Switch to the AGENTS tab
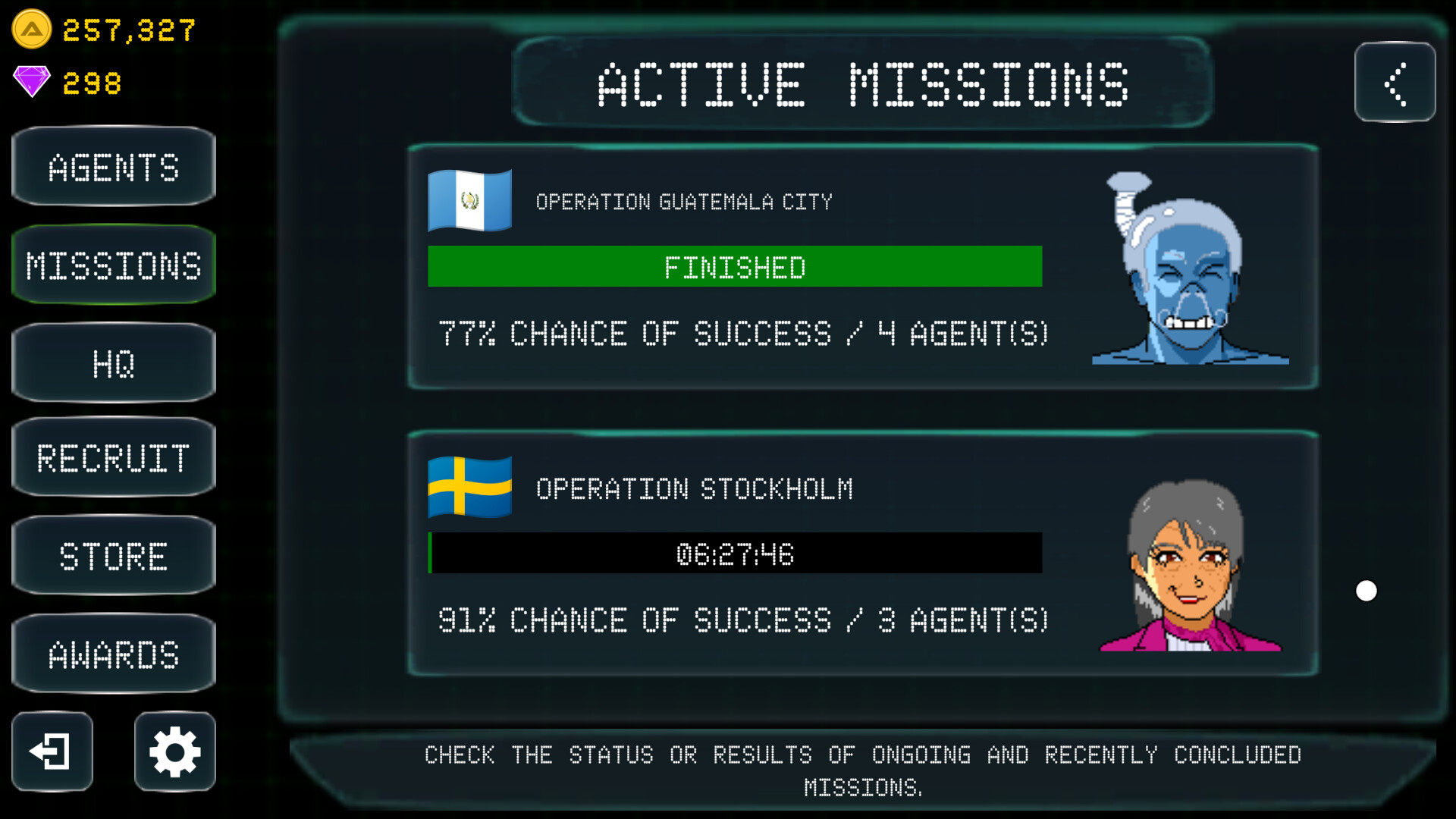Viewport: 1456px width, 819px height. [x=112, y=166]
